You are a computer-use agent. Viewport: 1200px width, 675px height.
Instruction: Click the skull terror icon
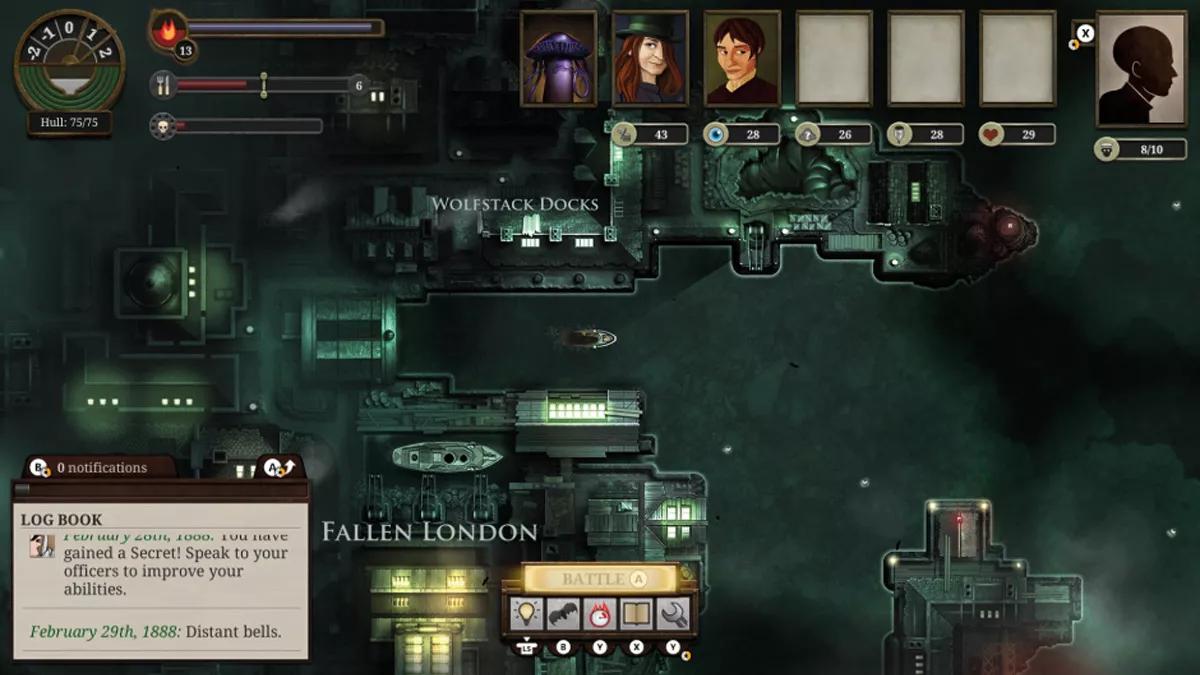coord(162,126)
